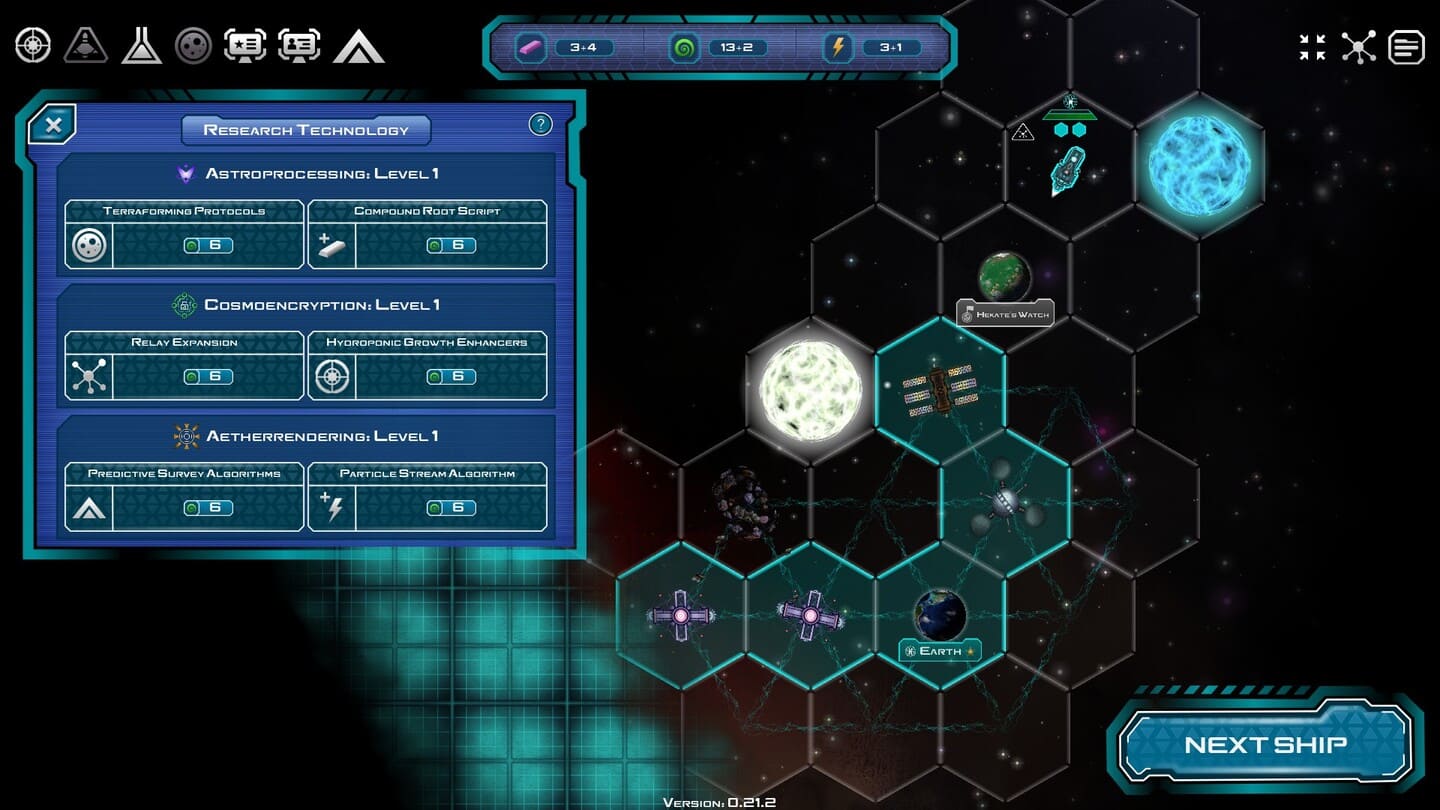Open the flask research icon

[x=141, y=45]
